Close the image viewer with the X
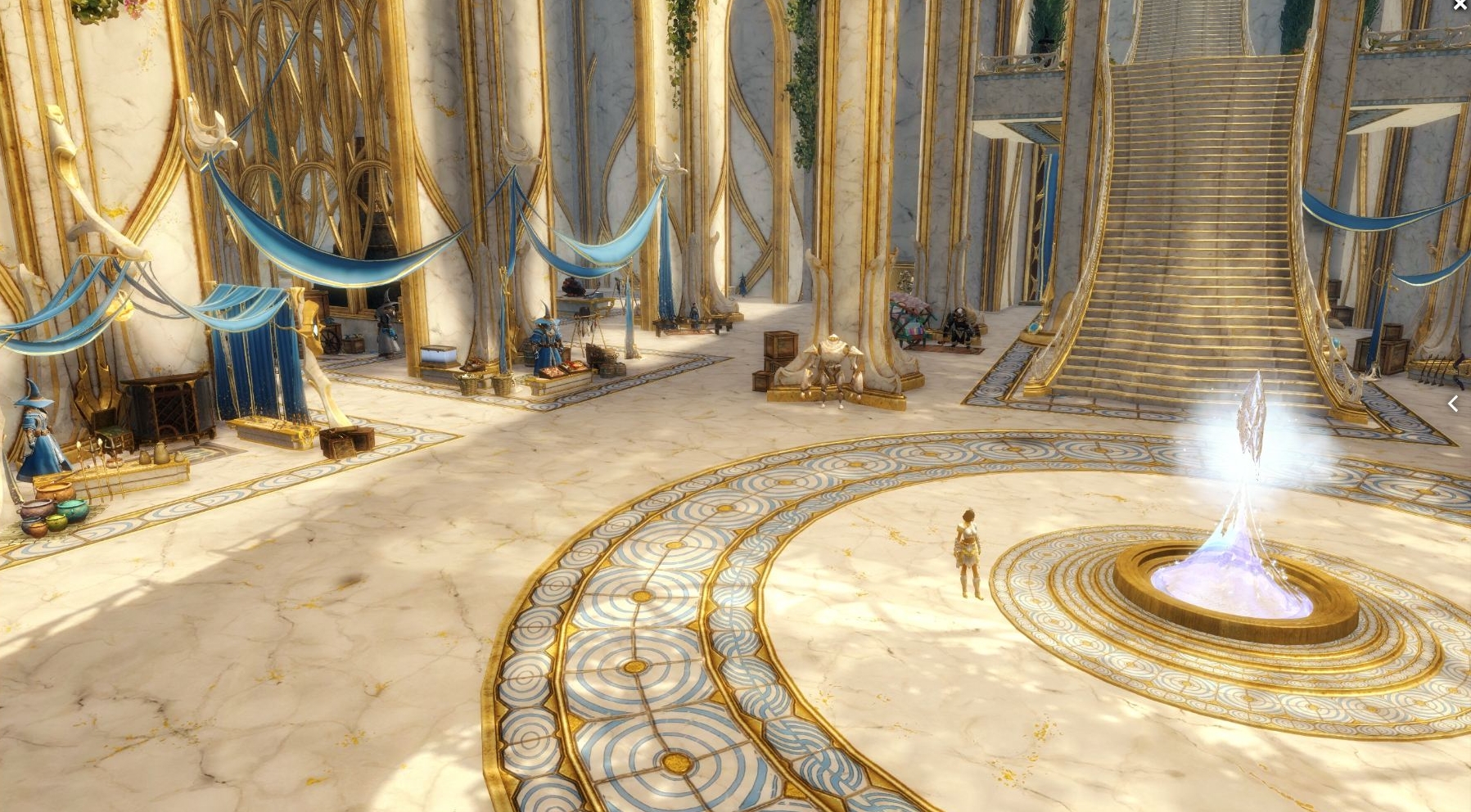1471x812 pixels. [x=1460, y=6]
